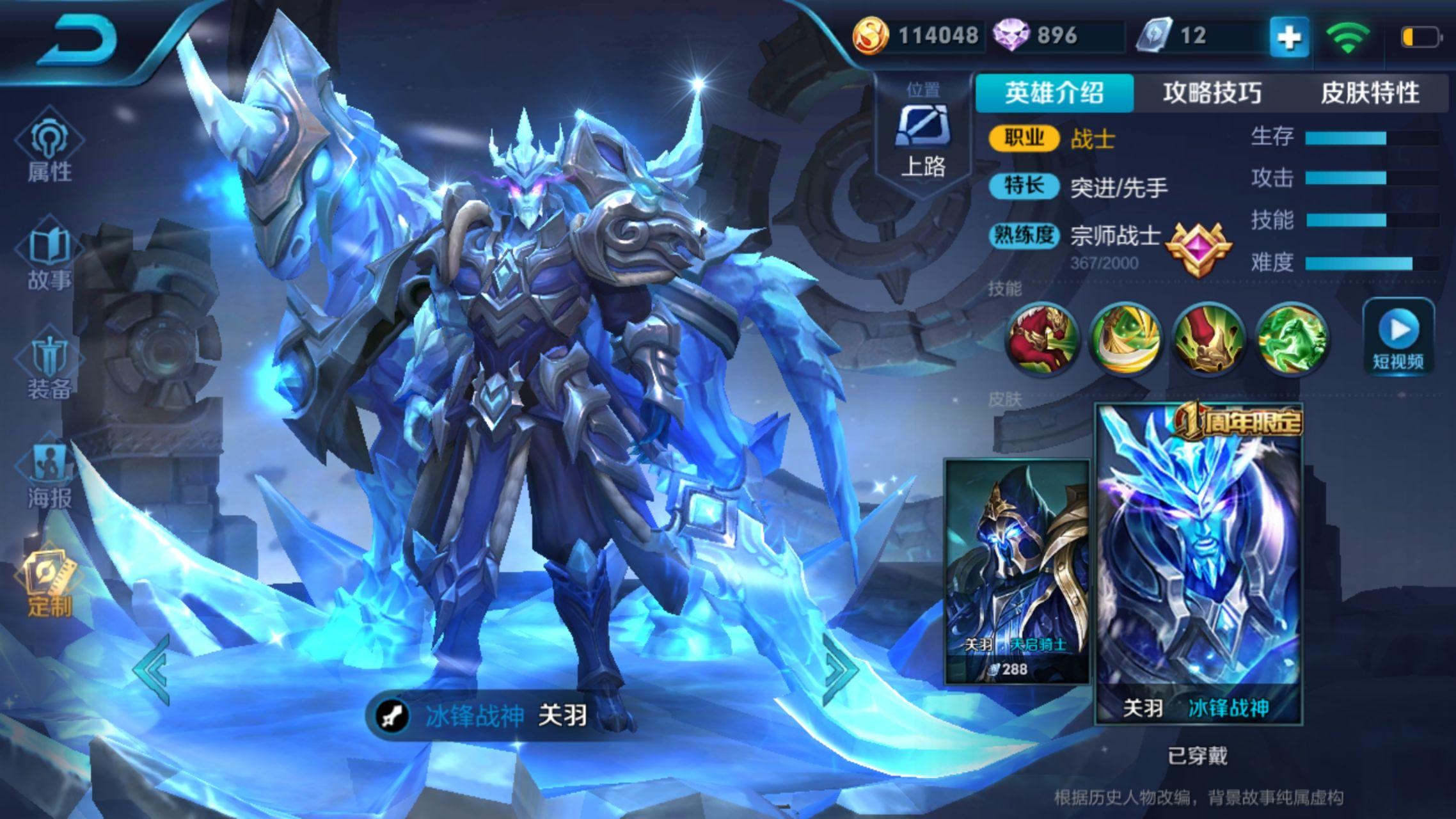Screen dimensions: 1456x819
Task: Switch to the 皮肤特性 tab
Action: click(1370, 93)
